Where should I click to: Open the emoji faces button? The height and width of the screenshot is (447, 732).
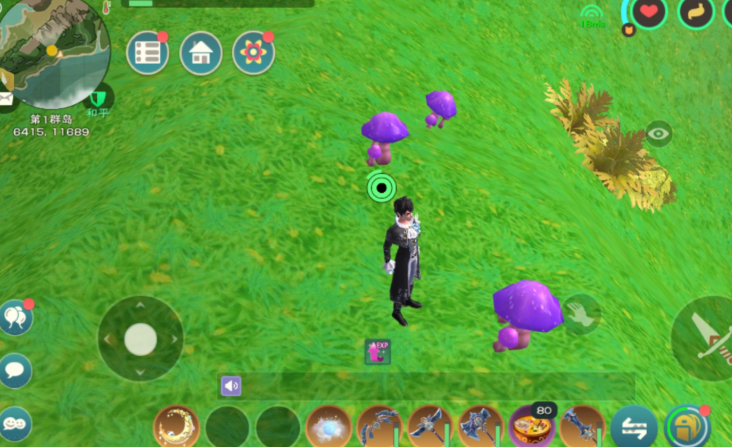point(15,422)
